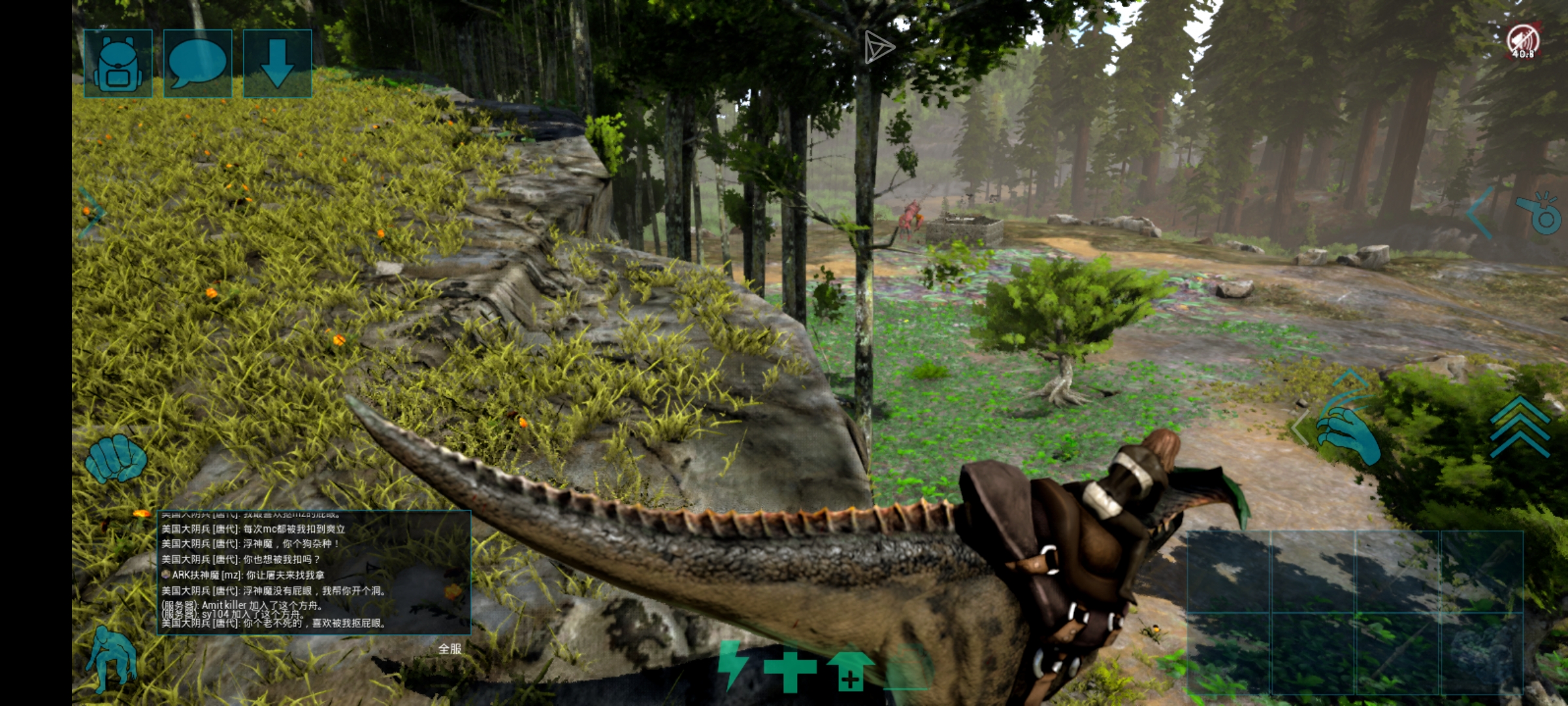Tap the triple chevron jump button

pyautogui.click(x=1520, y=426)
